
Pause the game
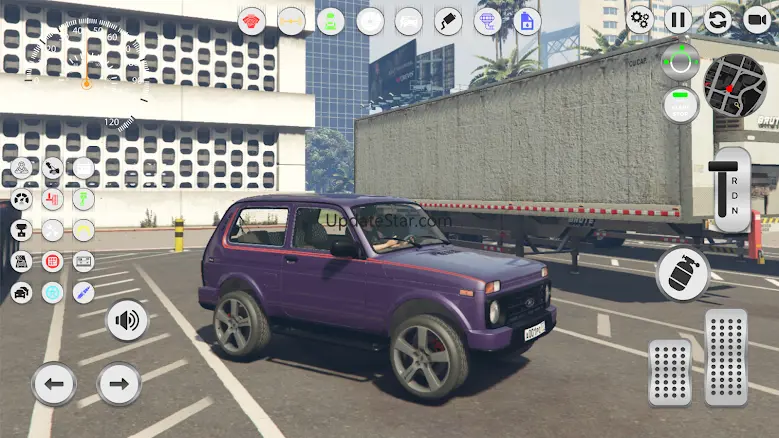678,18
